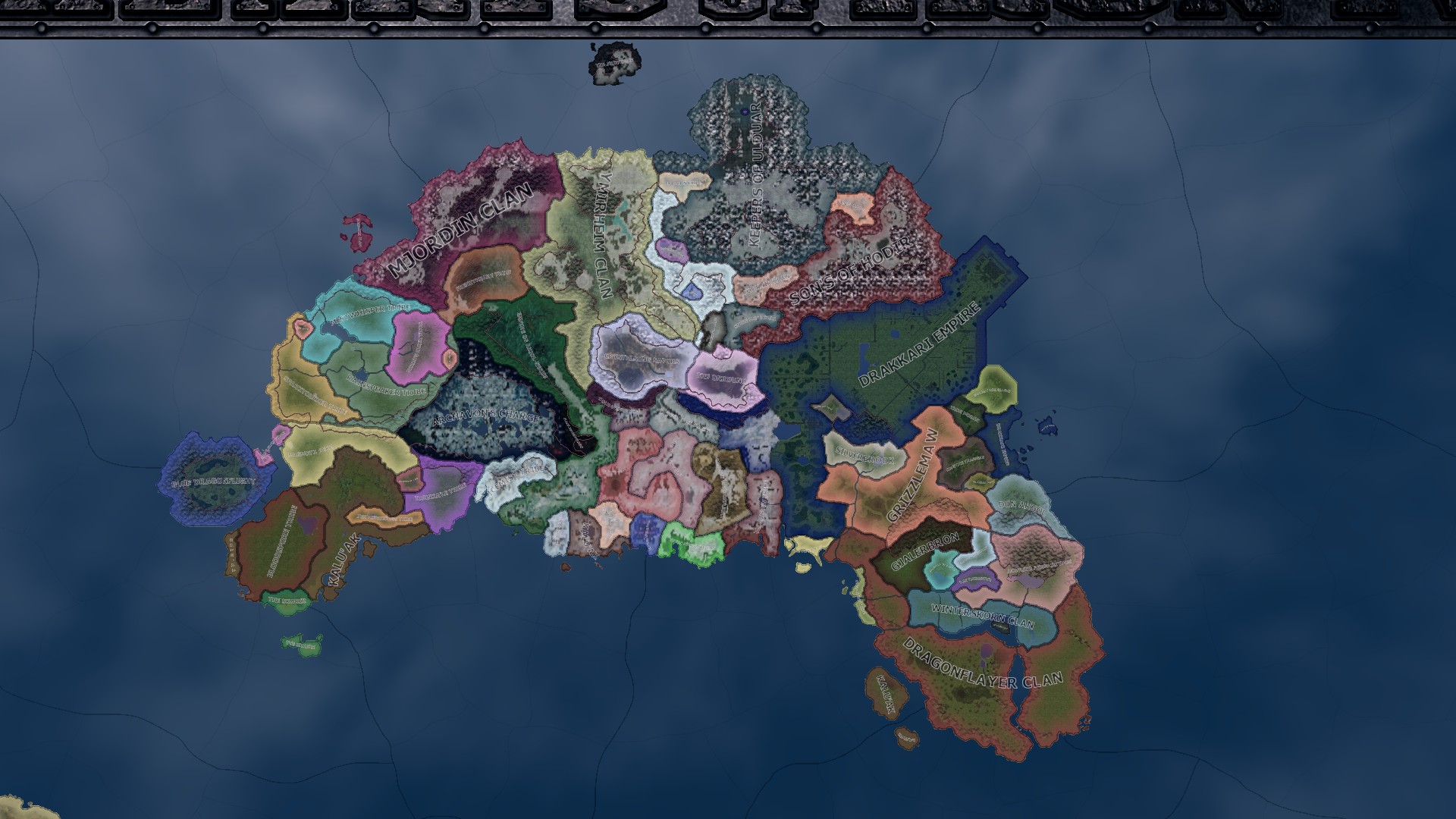Select the Dragonflayer Clan nation
1456x819 pixels.
click(x=982, y=664)
